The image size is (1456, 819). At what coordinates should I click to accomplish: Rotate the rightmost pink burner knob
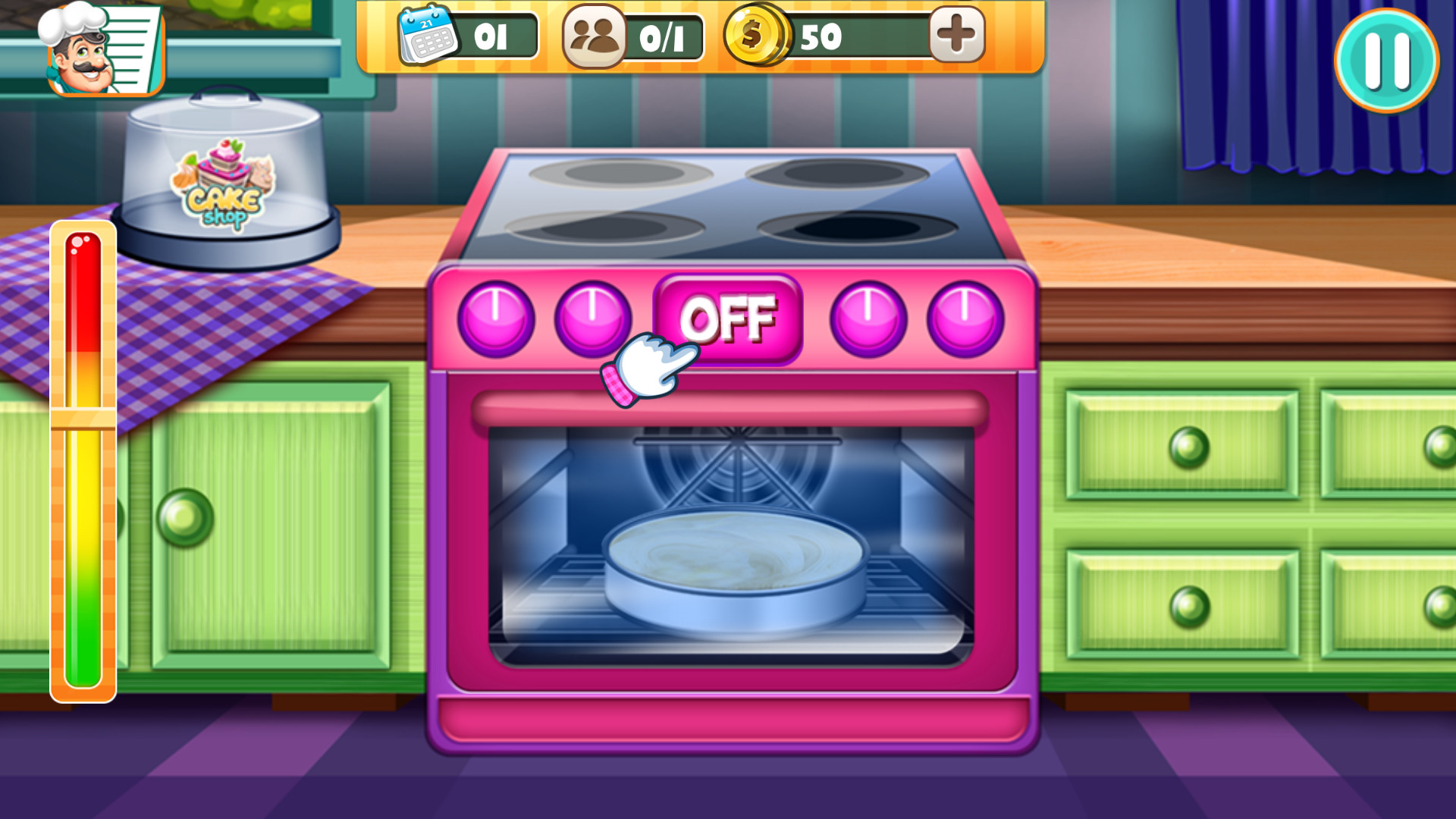click(x=963, y=318)
